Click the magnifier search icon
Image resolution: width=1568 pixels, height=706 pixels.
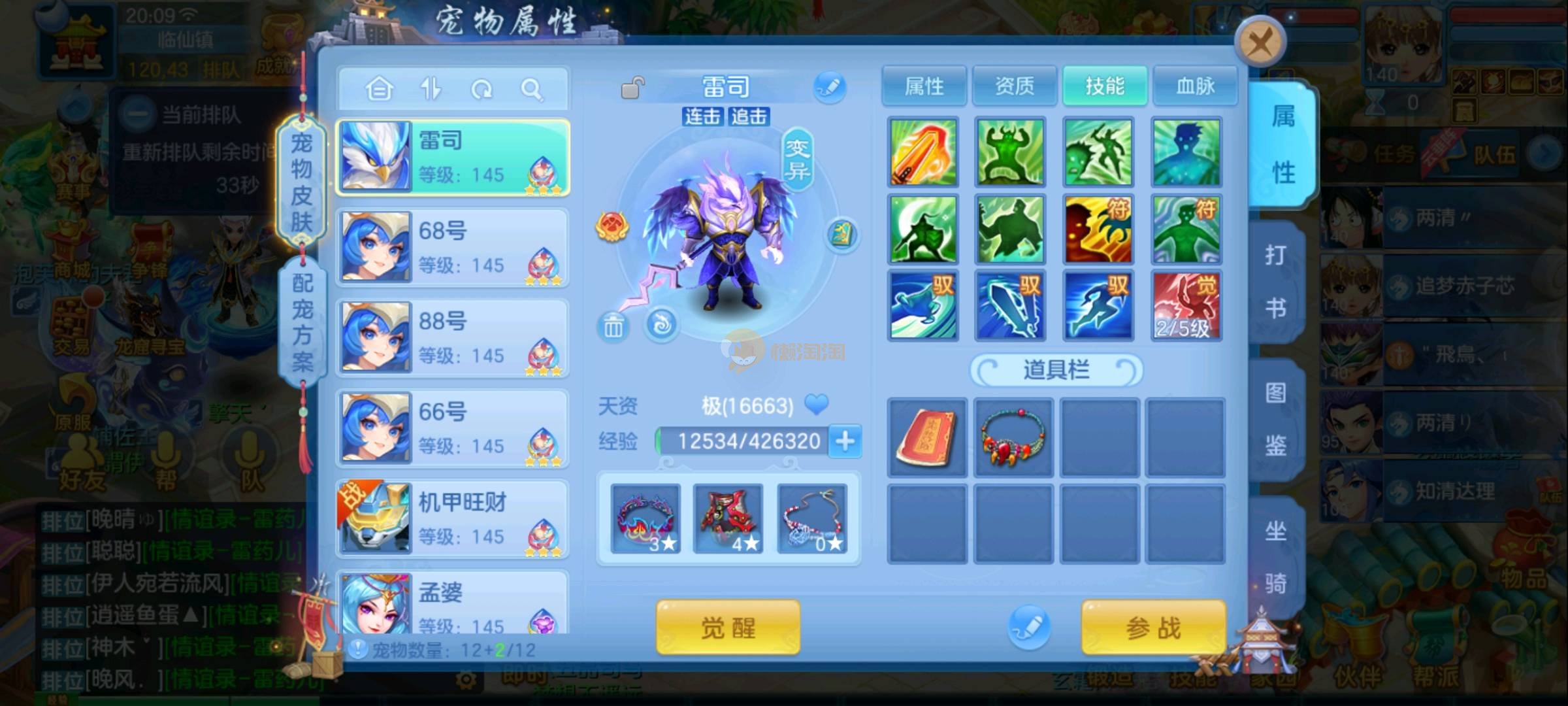532,89
